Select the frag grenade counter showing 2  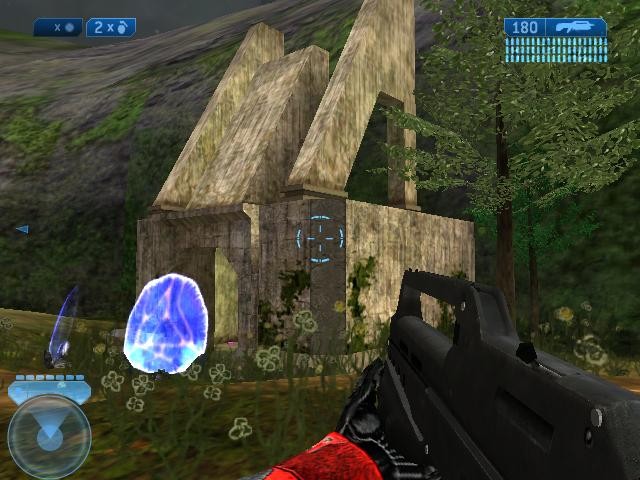[x=110, y=28]
